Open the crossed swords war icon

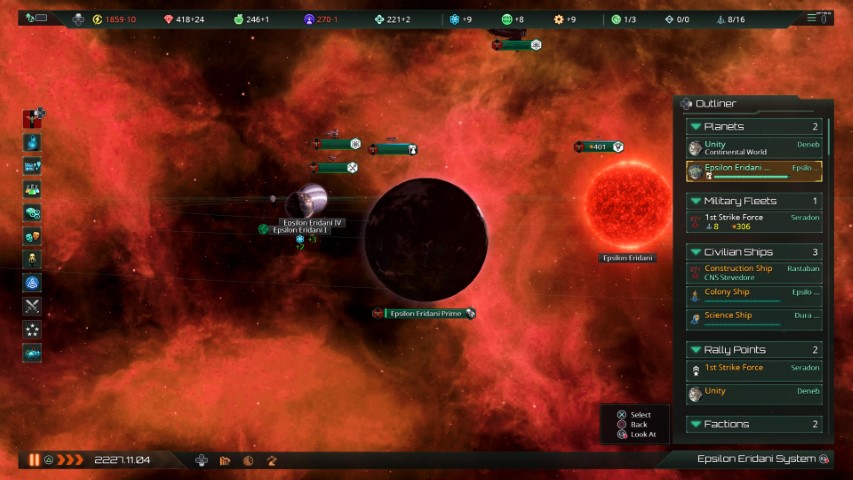click(x=33, y=306)
